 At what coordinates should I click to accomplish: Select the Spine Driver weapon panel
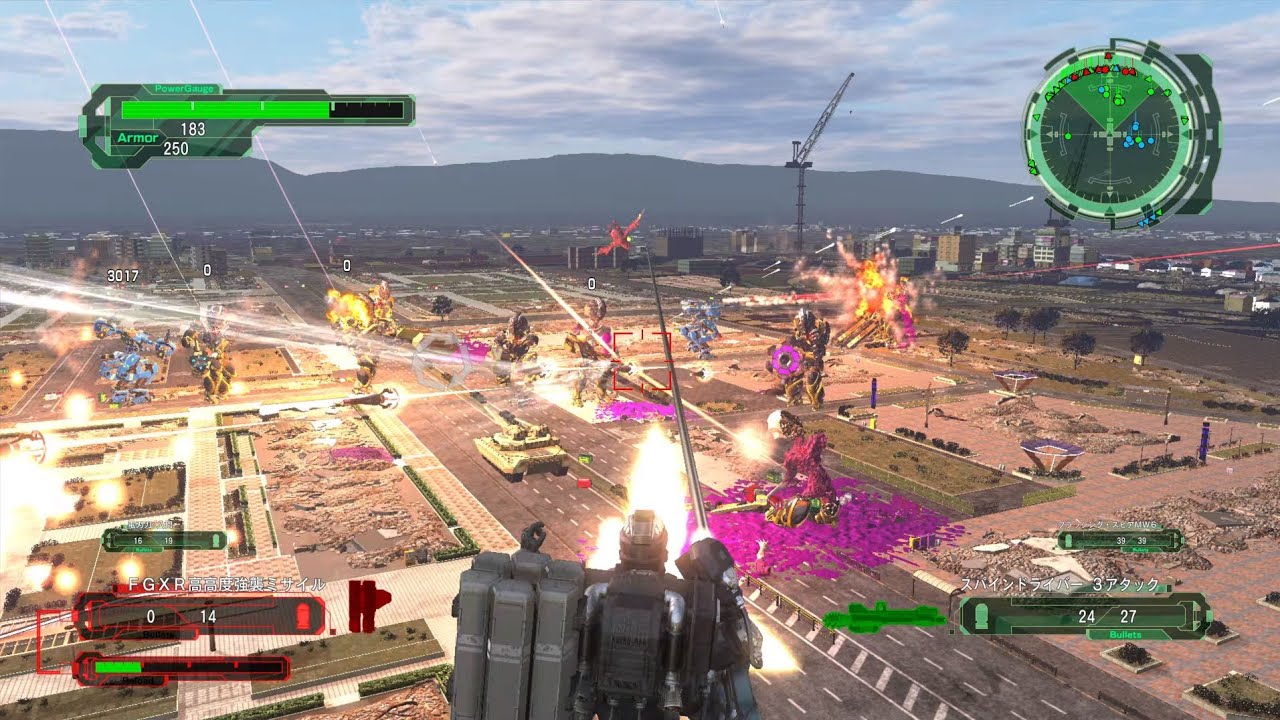[1082, 615]
